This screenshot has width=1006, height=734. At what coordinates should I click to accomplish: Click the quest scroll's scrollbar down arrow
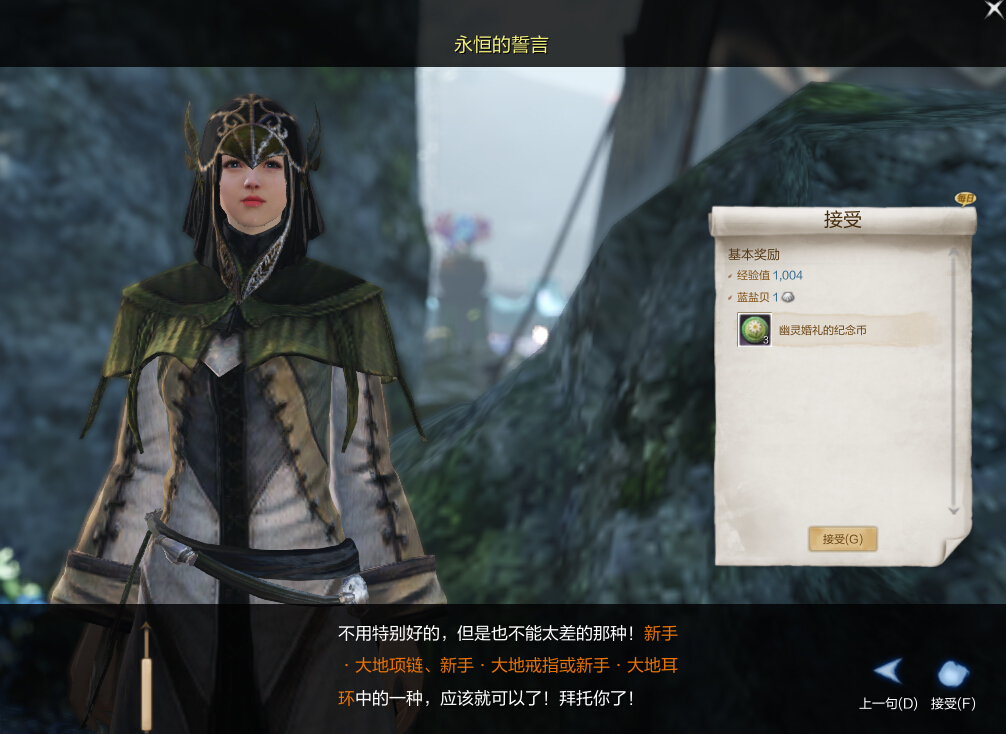tap(953, 510)
